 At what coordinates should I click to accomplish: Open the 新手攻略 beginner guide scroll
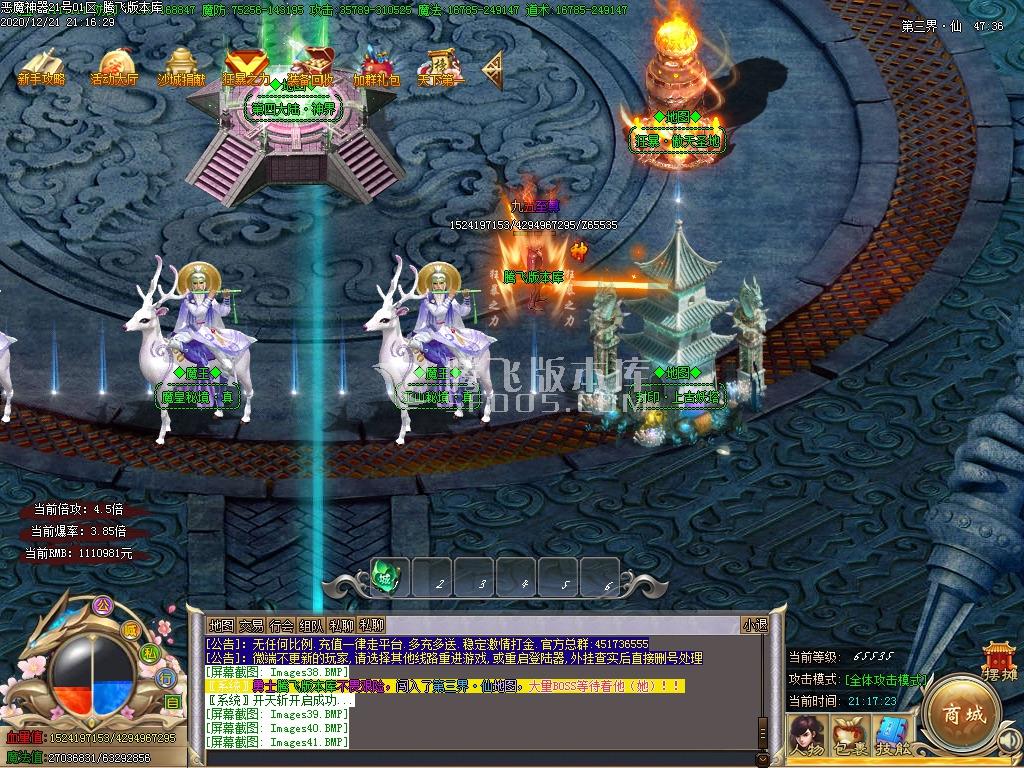tap(41, 66)
